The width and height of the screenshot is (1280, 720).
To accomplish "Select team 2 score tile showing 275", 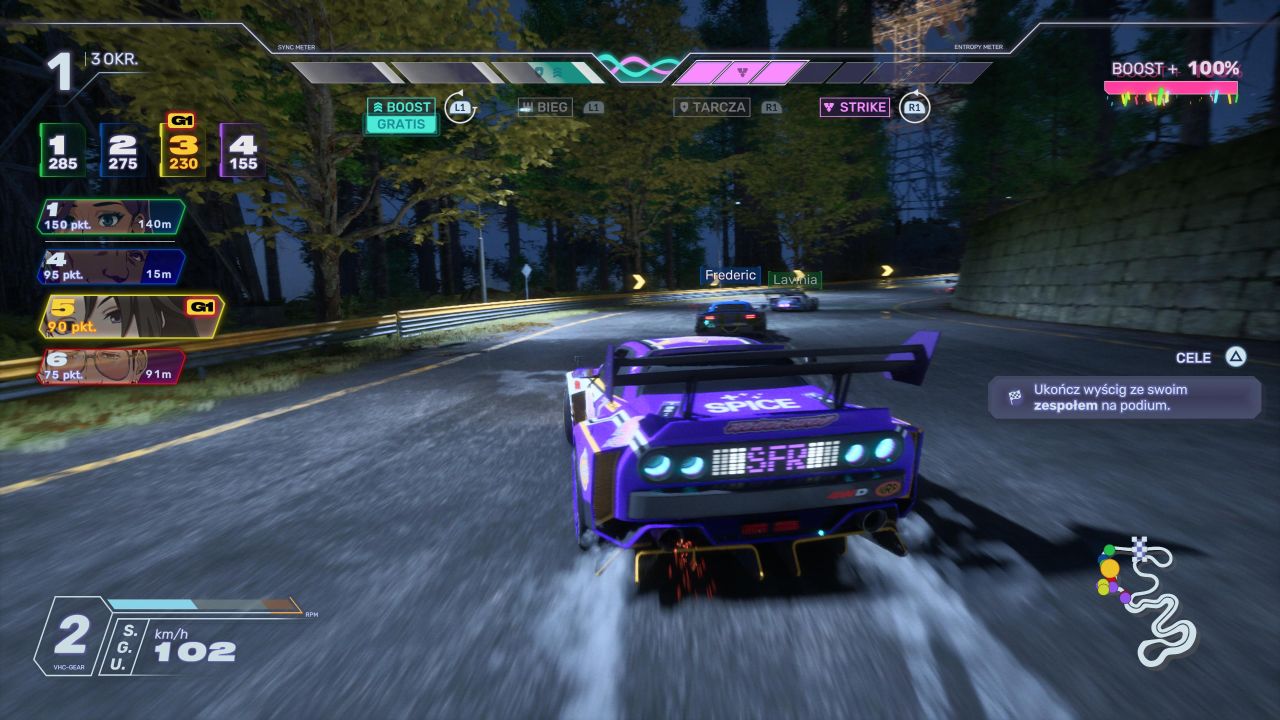I will pos(123,152).
